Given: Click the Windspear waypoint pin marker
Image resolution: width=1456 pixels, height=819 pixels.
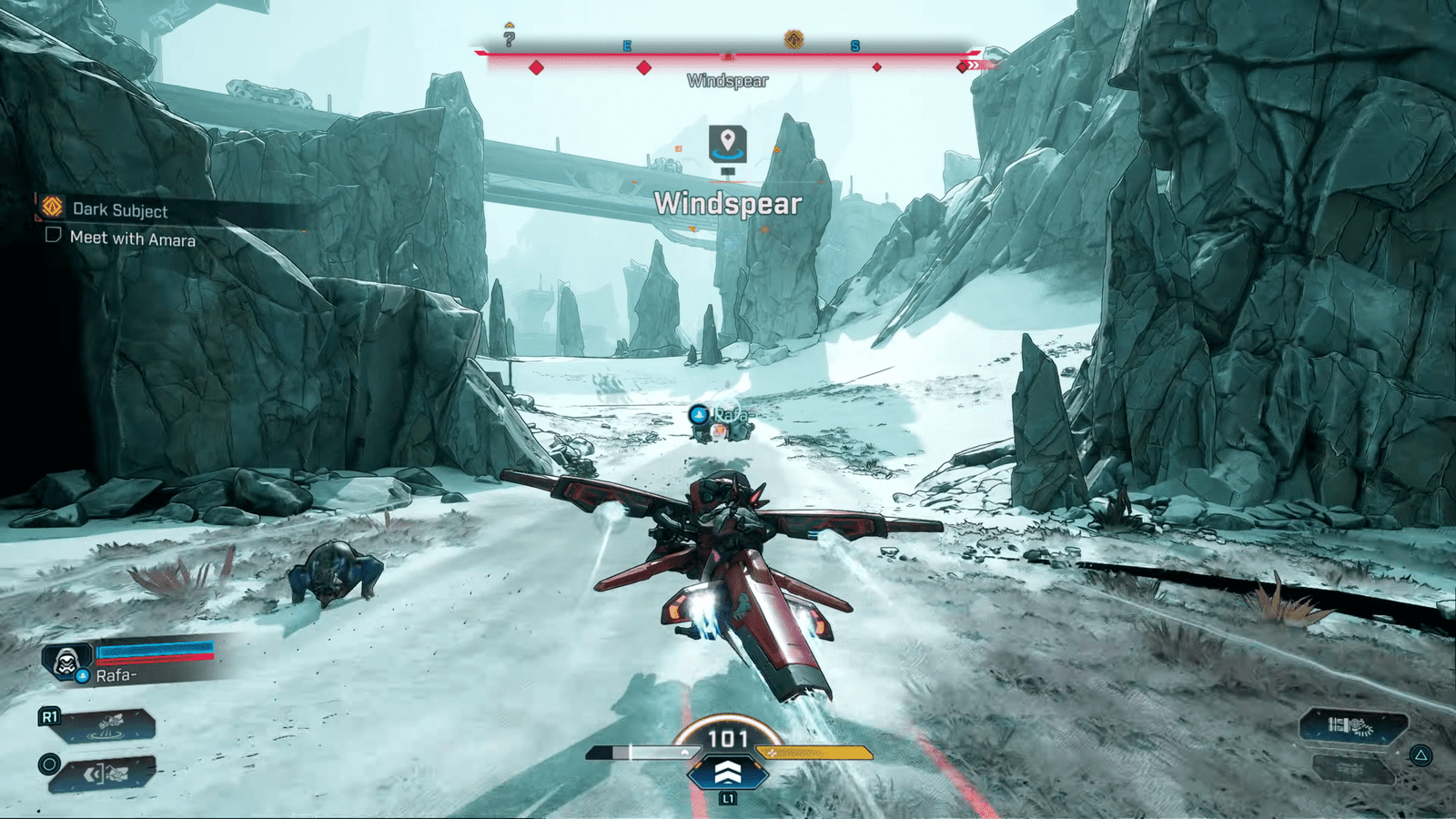Looking at the screenshot, I should tap(727, 143).
